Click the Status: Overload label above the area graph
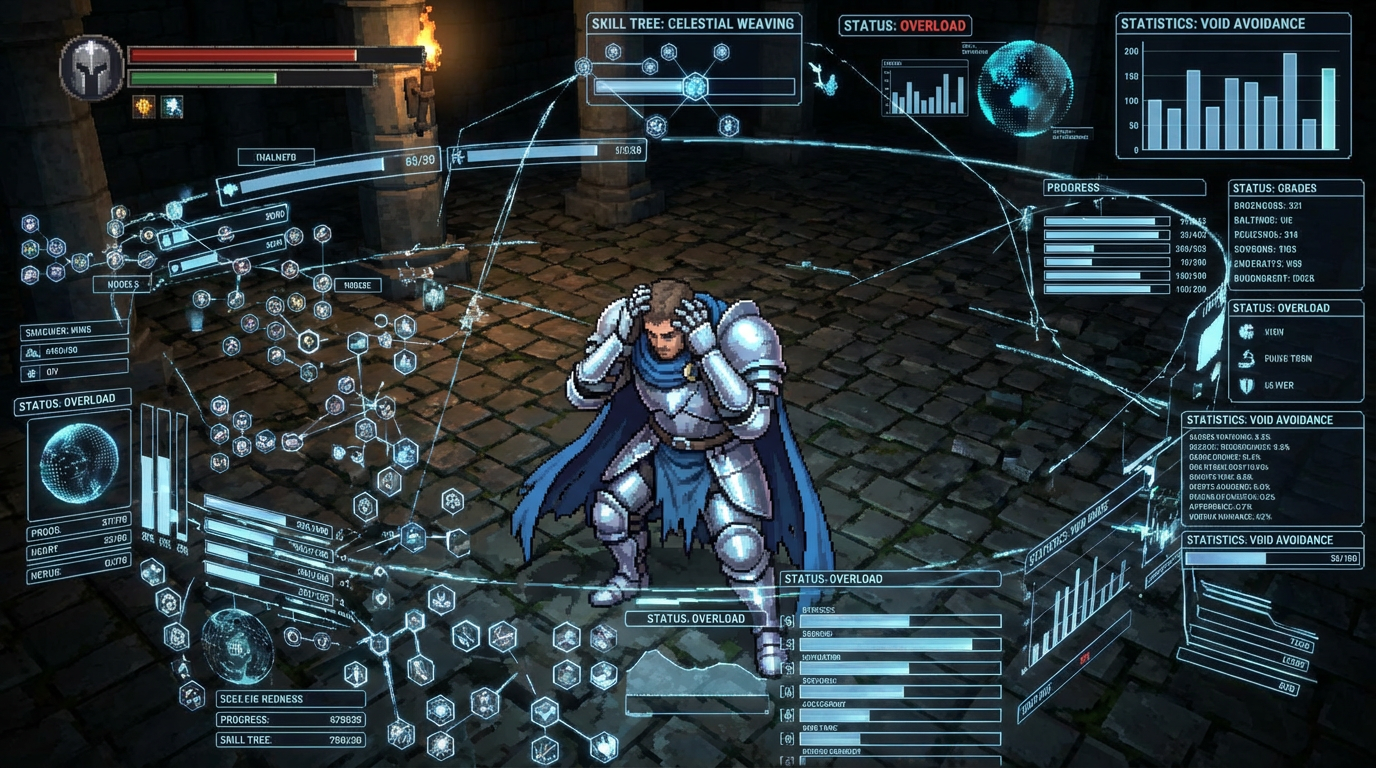Viewport: 1376px width, 768px height. pos(696,619)
